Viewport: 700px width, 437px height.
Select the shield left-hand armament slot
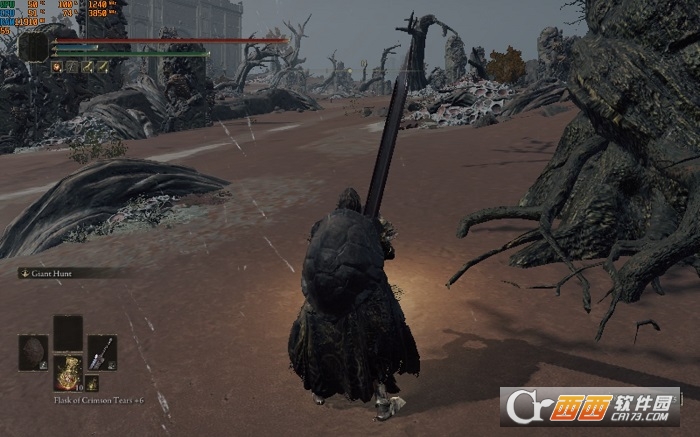[33, 351]
